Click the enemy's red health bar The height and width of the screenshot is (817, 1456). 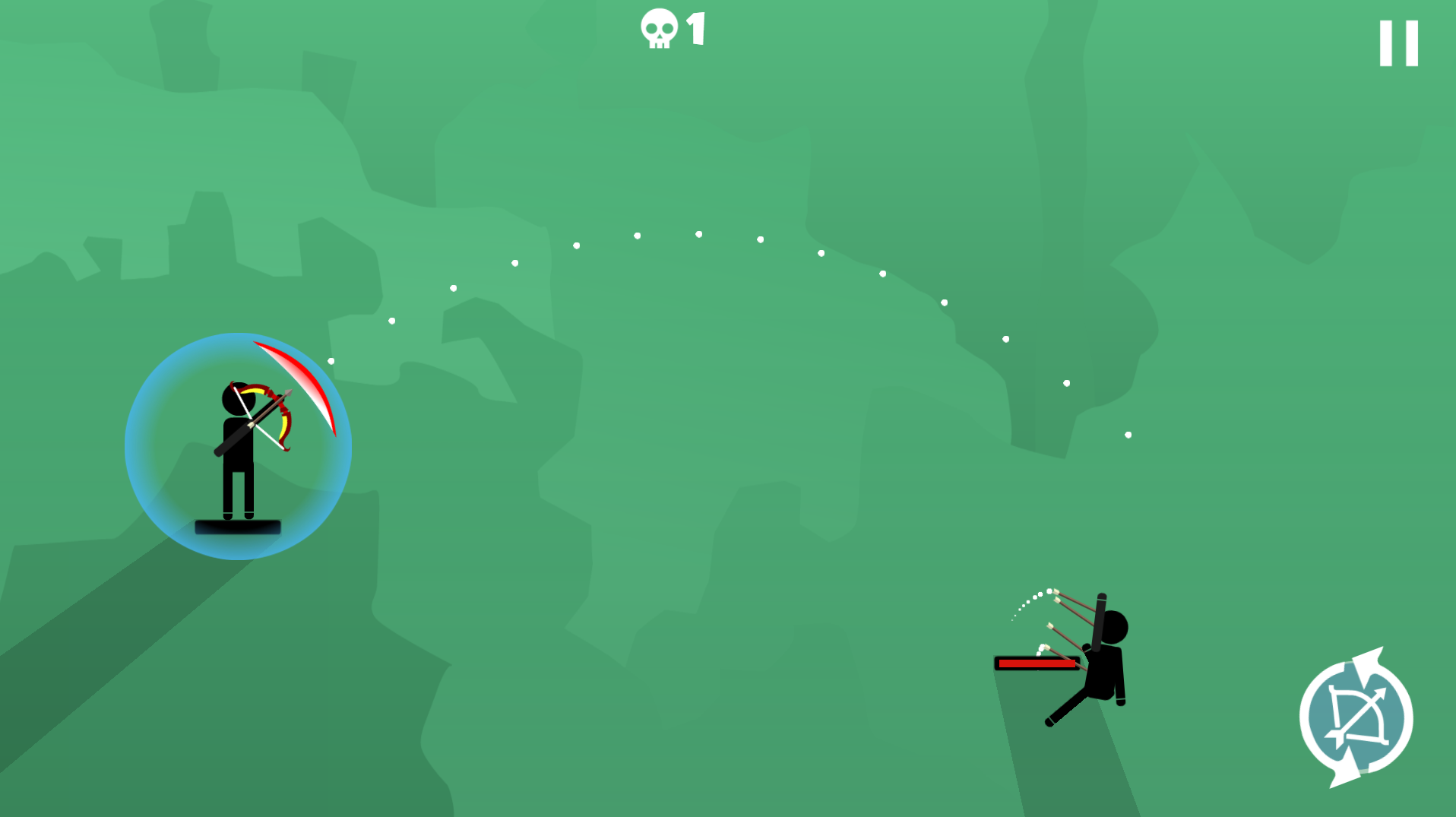point(1037,663)
